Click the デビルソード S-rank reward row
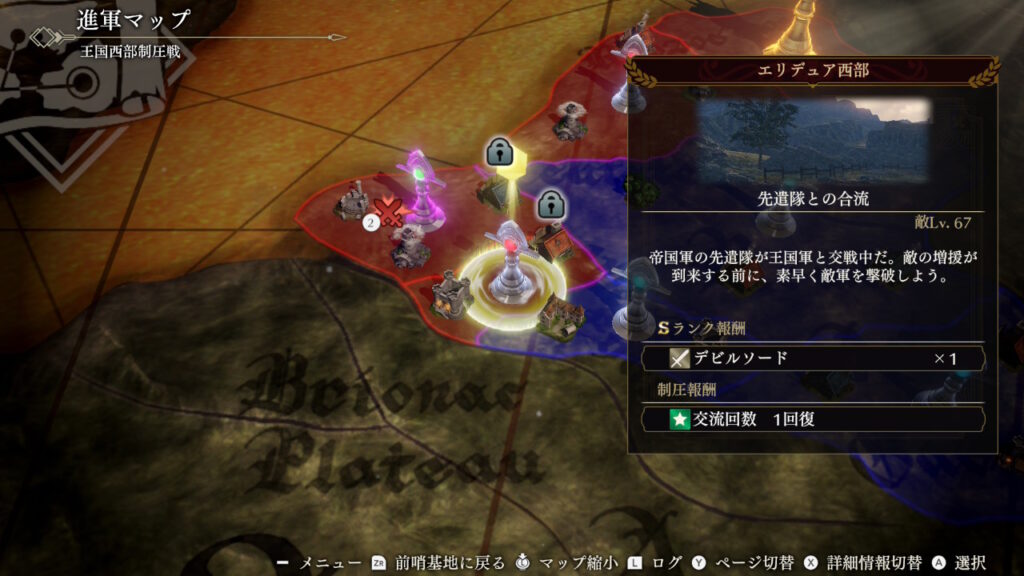Screen dimensions: 1024x576 812,358
